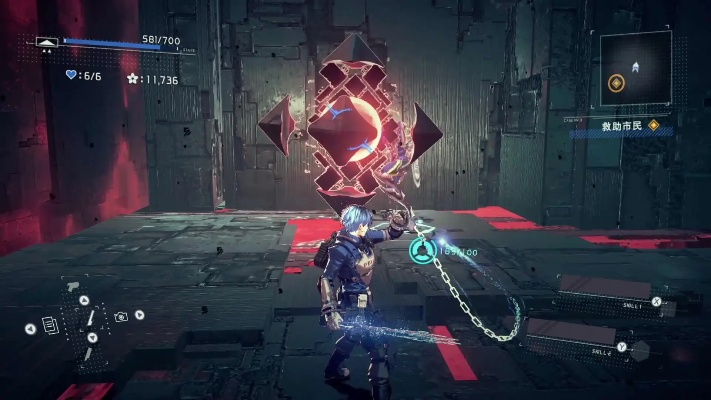Open the minimap
This screenshot has height=400, width=711.
(x=636, y=69)
